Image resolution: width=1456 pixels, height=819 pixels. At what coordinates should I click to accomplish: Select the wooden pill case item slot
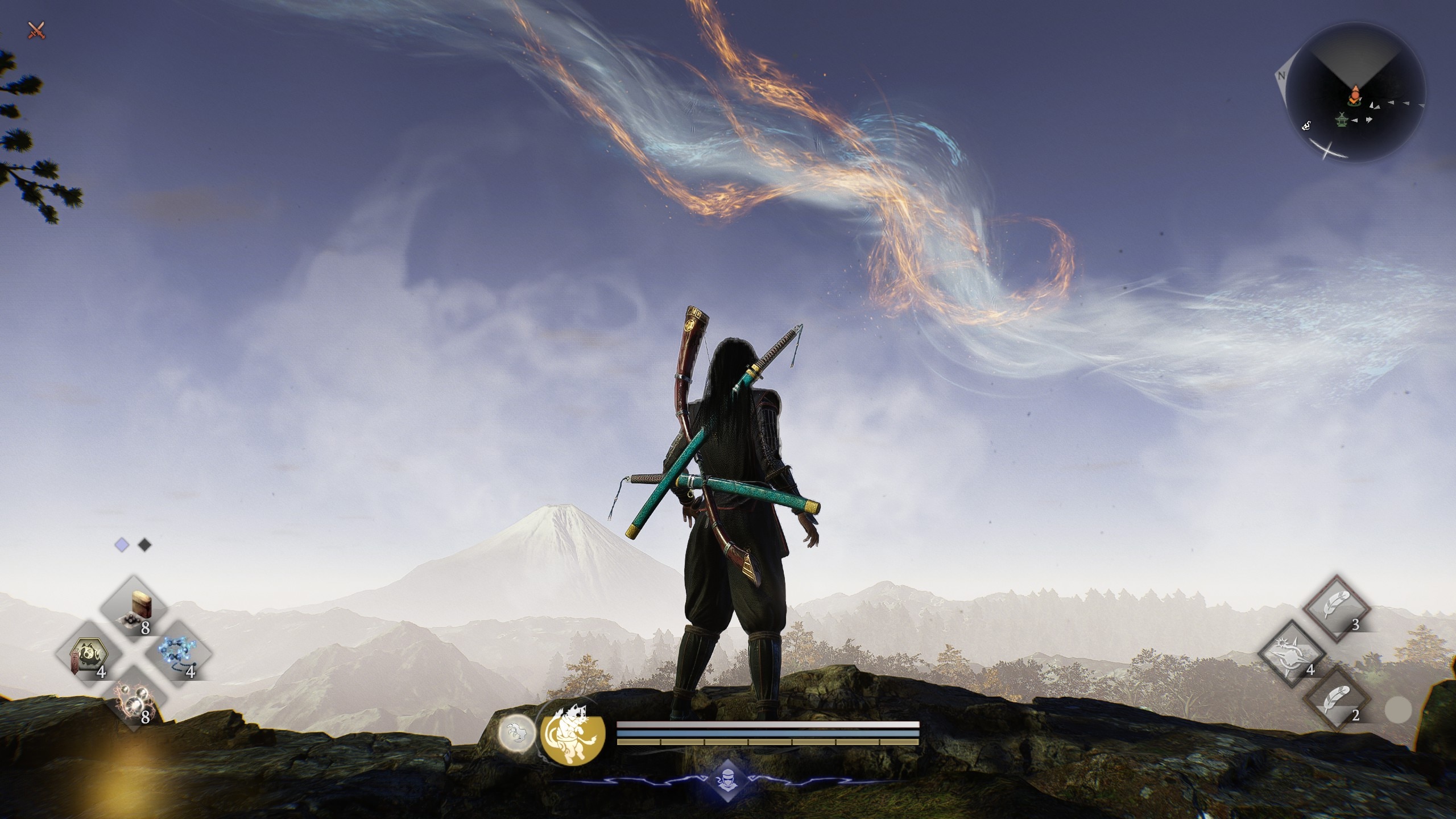point(134,609)
